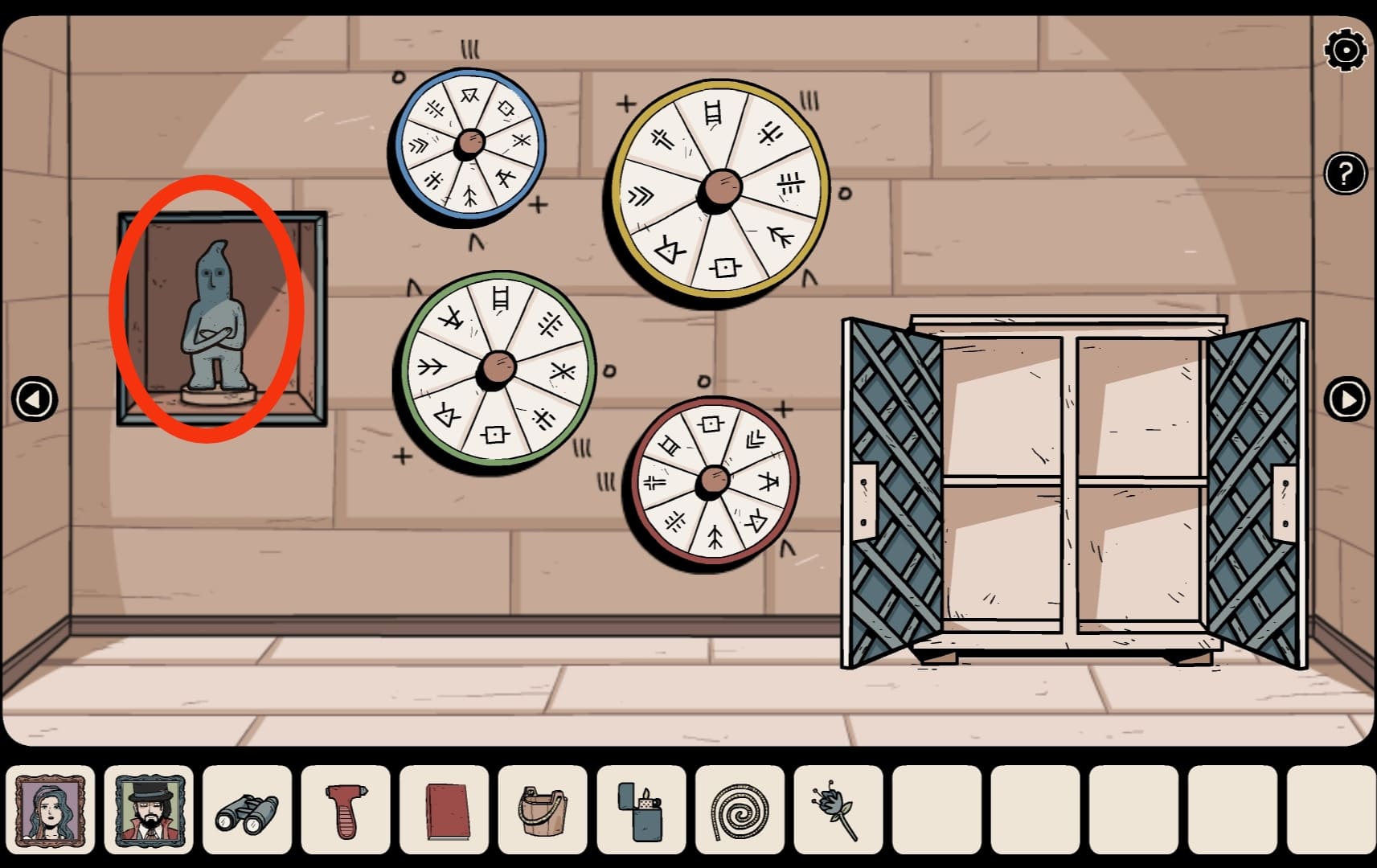Viewport: 1377px width, 868px height.
Task: Pick the binoculars from inventory
Action: pos(248,811)
